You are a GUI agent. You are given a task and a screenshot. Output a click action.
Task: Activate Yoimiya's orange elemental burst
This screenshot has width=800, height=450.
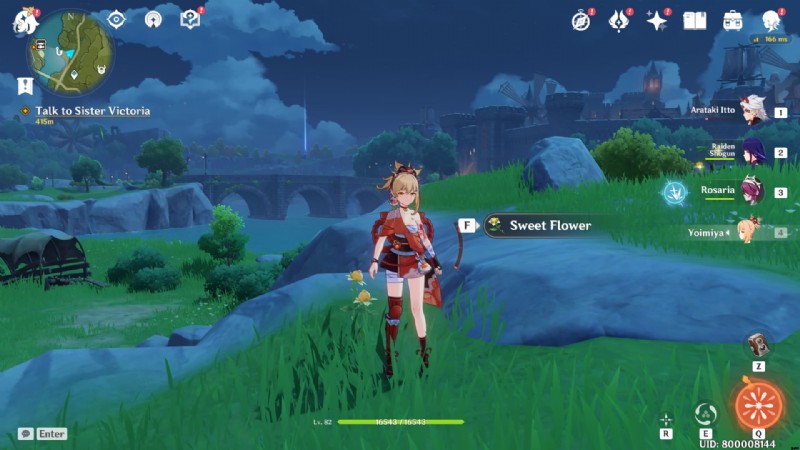point(759,404)
